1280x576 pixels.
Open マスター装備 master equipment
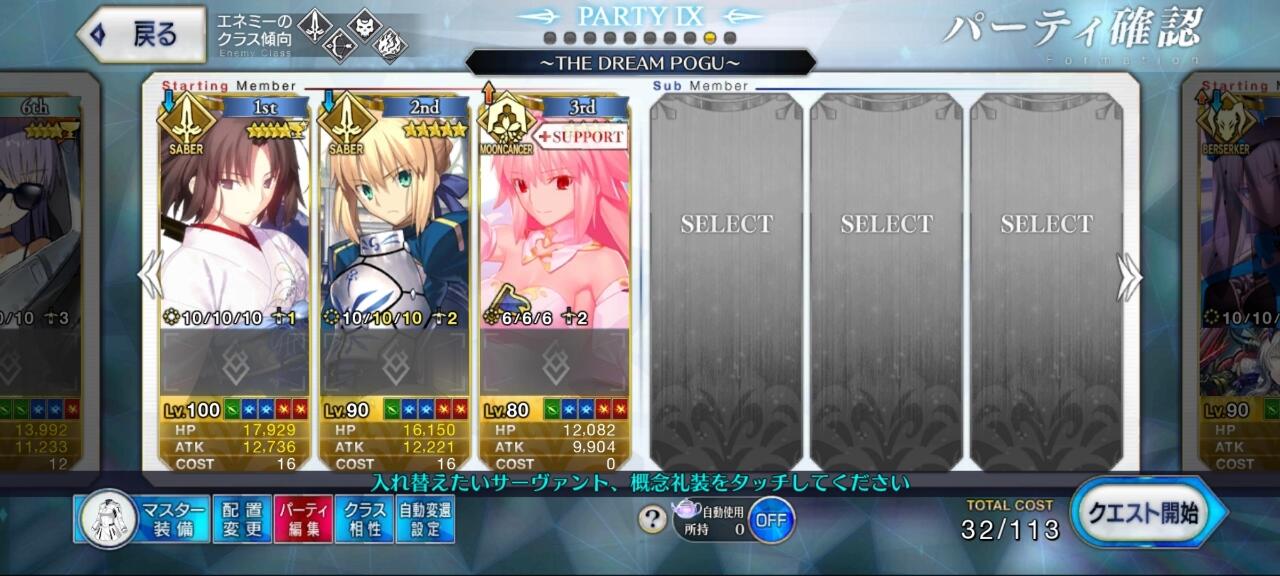coord(173,519)
